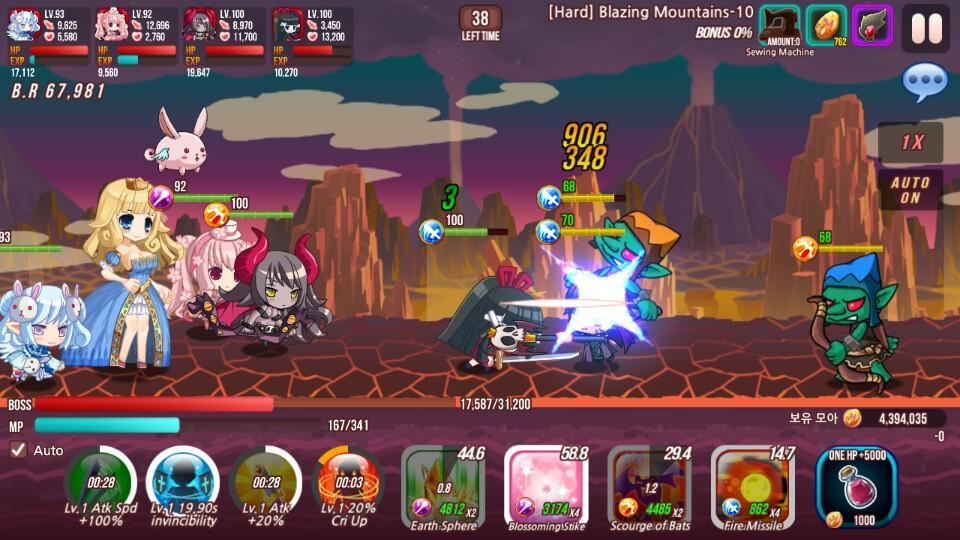Activate the Earth Sphere skill
Image resolution: width=960 pixels, height=540 pixels.
point(443,488)
